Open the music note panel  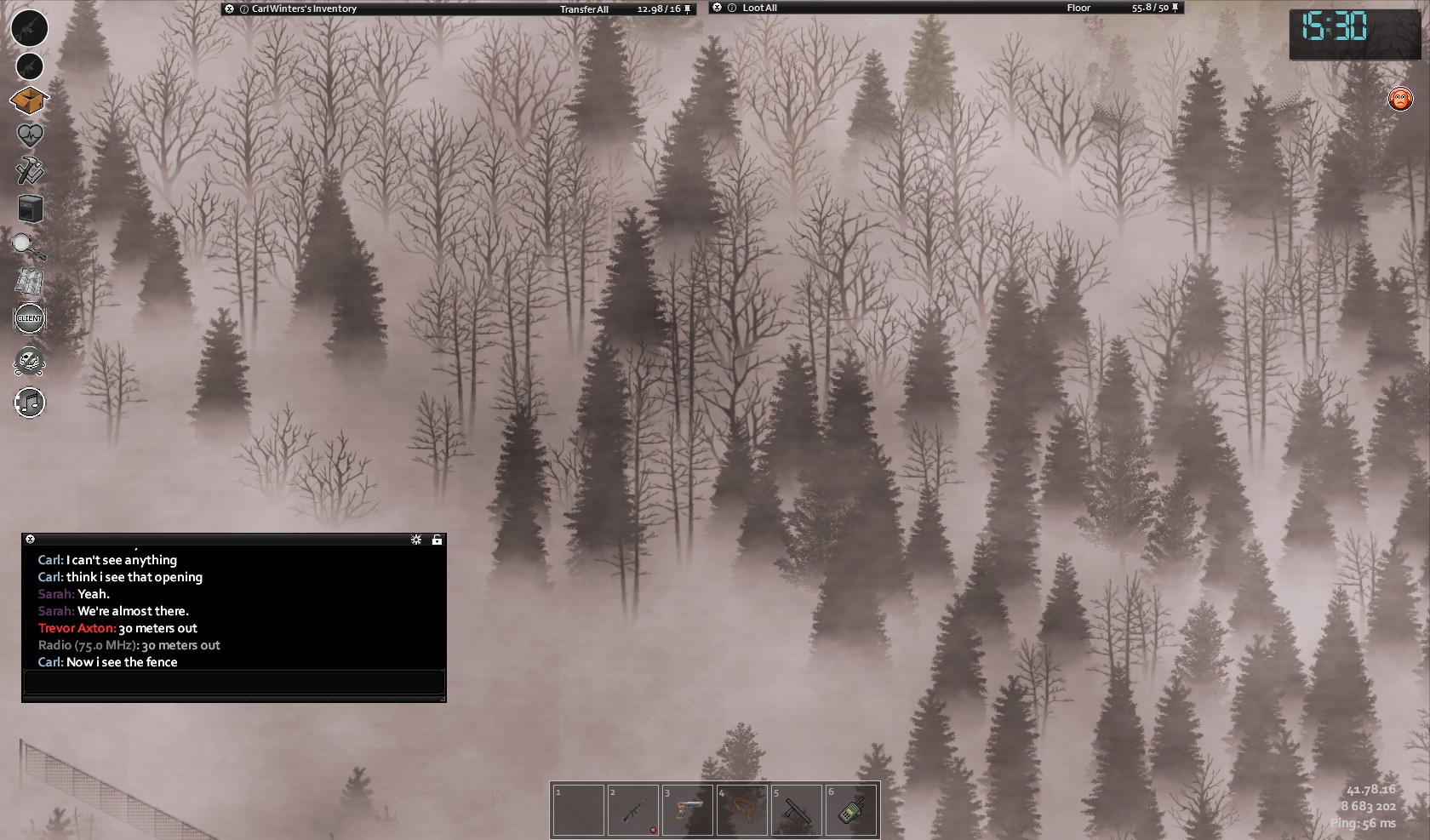click(30, 403)
